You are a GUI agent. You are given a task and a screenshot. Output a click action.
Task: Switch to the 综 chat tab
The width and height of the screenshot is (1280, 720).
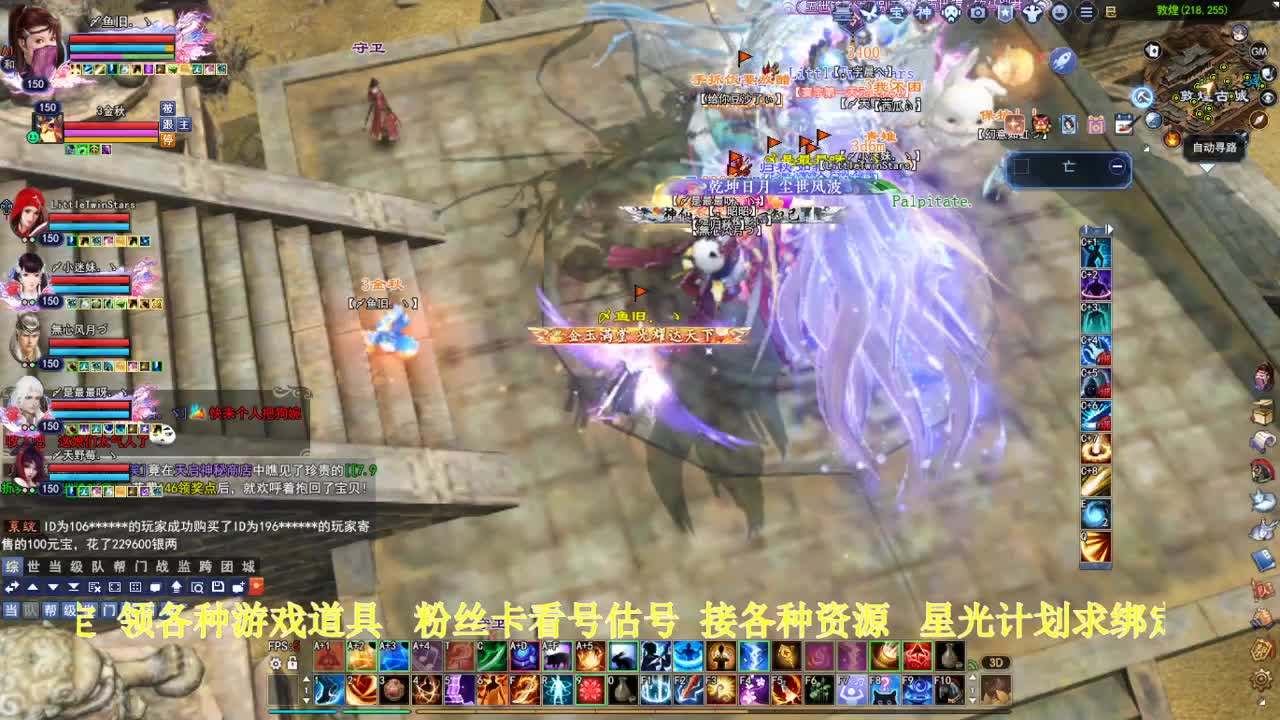[14, 565]
